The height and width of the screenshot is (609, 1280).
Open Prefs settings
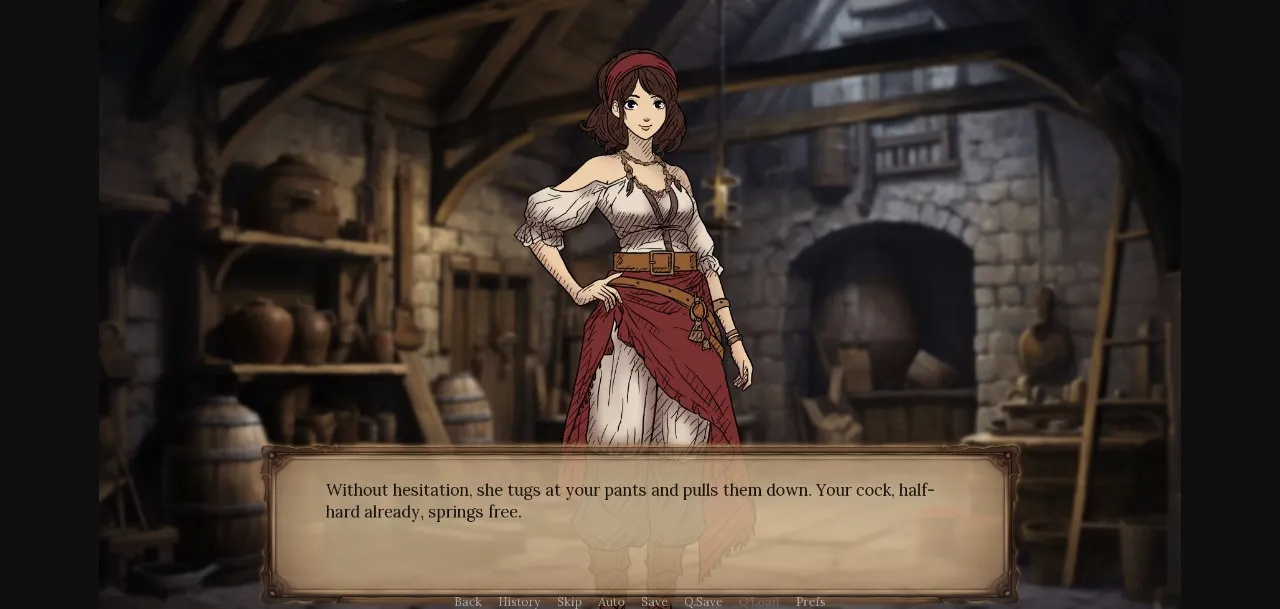point(811,601)
